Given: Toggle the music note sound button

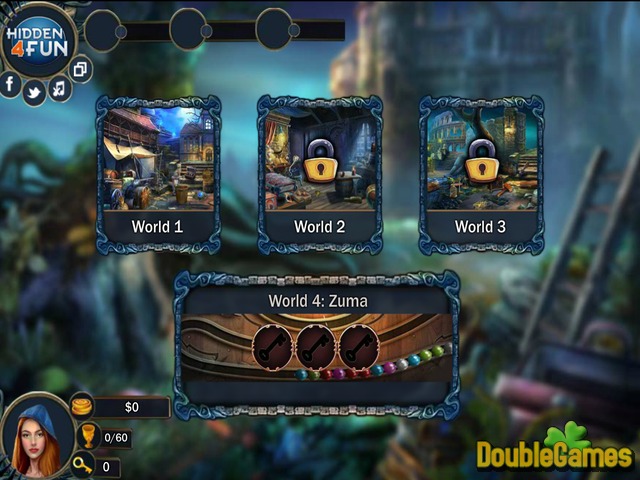Looking at the screenshot, I should point(59,88).
